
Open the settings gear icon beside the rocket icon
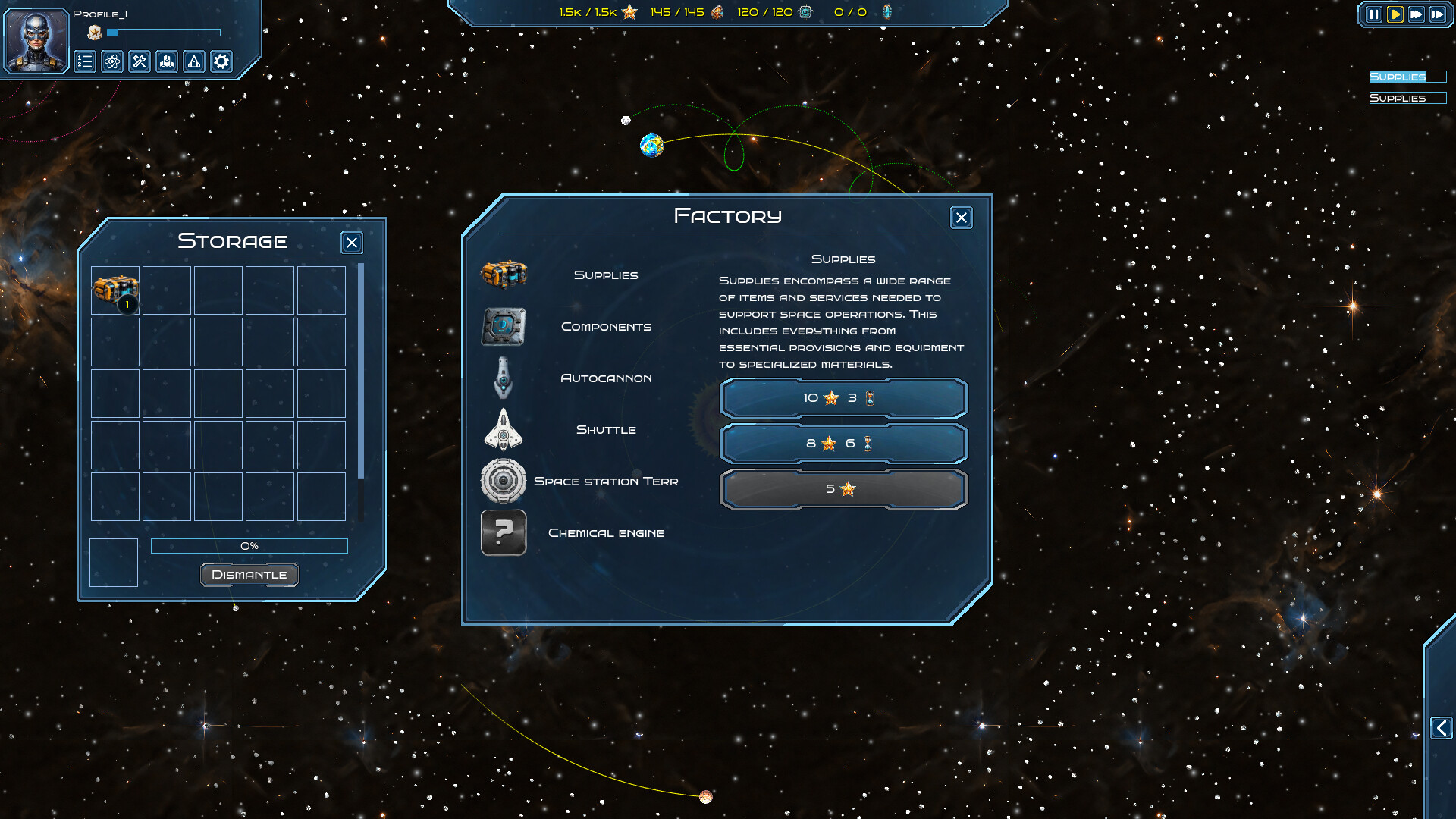[x=221, y=62]
